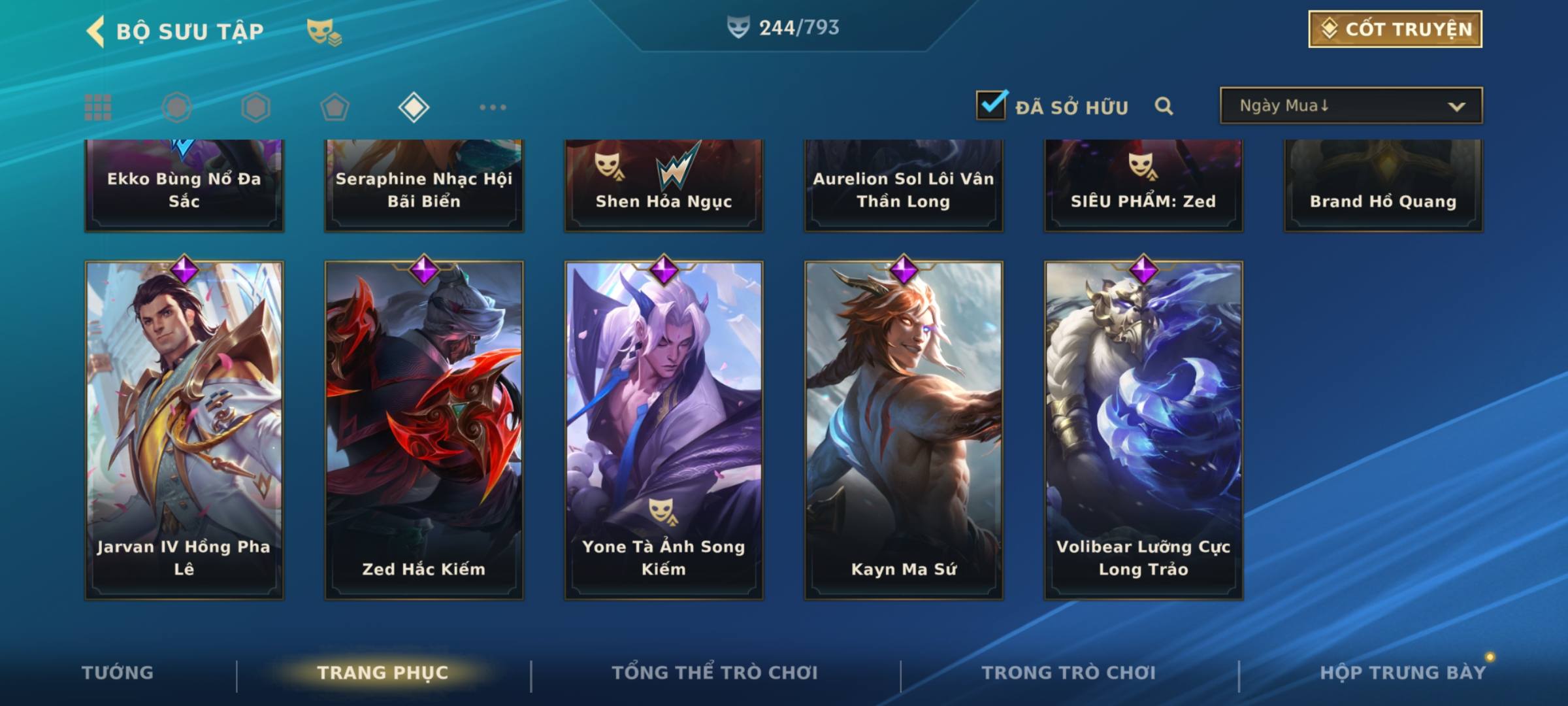Go back from Bộ Sưu Tập
Screen dimensions: 1568x706
tap(96, 31)
